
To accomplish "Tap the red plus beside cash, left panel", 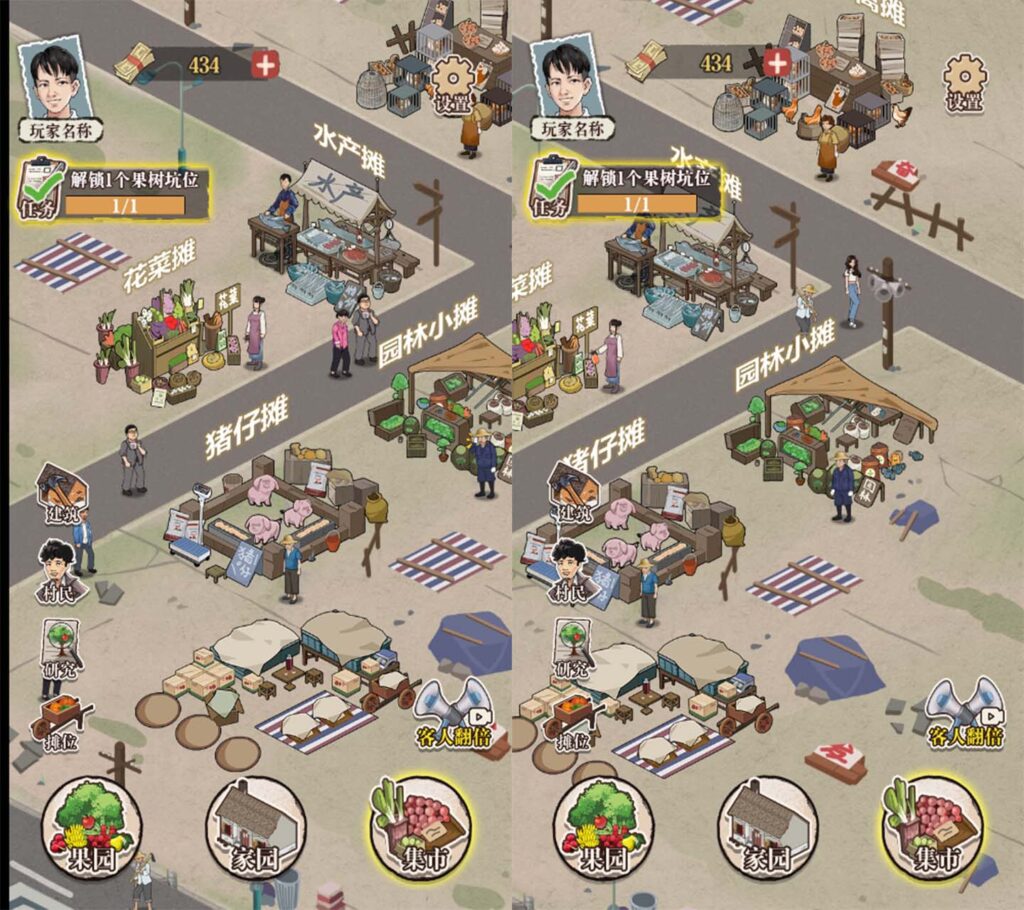I will [265, 65].
